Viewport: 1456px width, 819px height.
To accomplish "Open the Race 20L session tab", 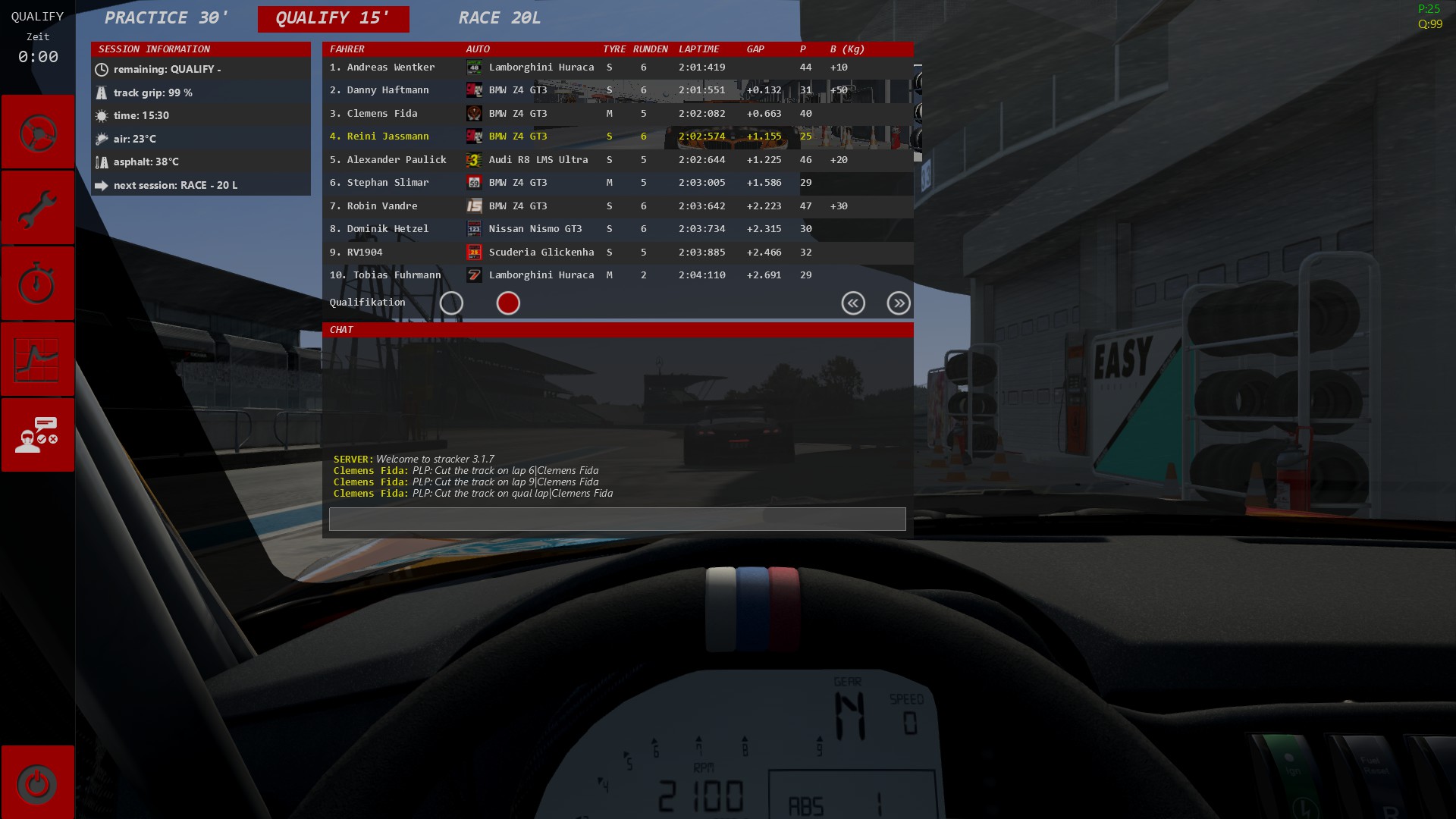I will (x=499, y=18).
